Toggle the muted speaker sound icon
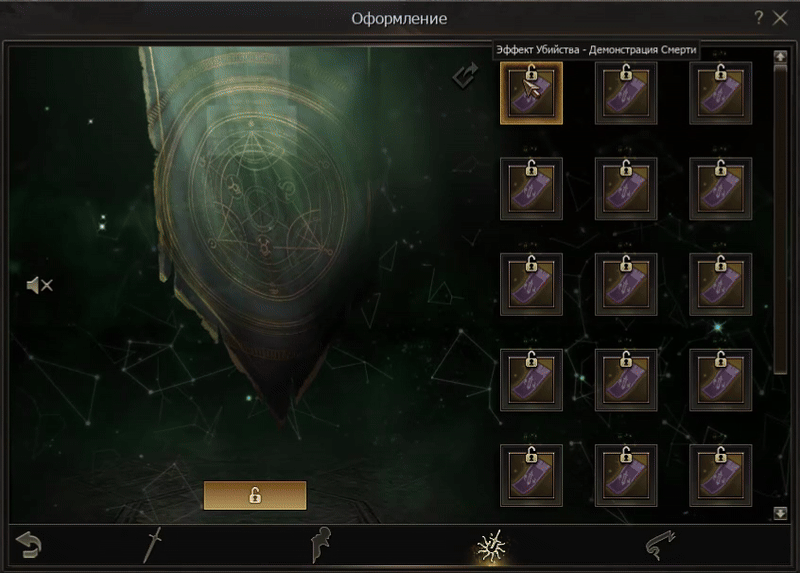Screen dimensions: 800x573 pos(39,286)
